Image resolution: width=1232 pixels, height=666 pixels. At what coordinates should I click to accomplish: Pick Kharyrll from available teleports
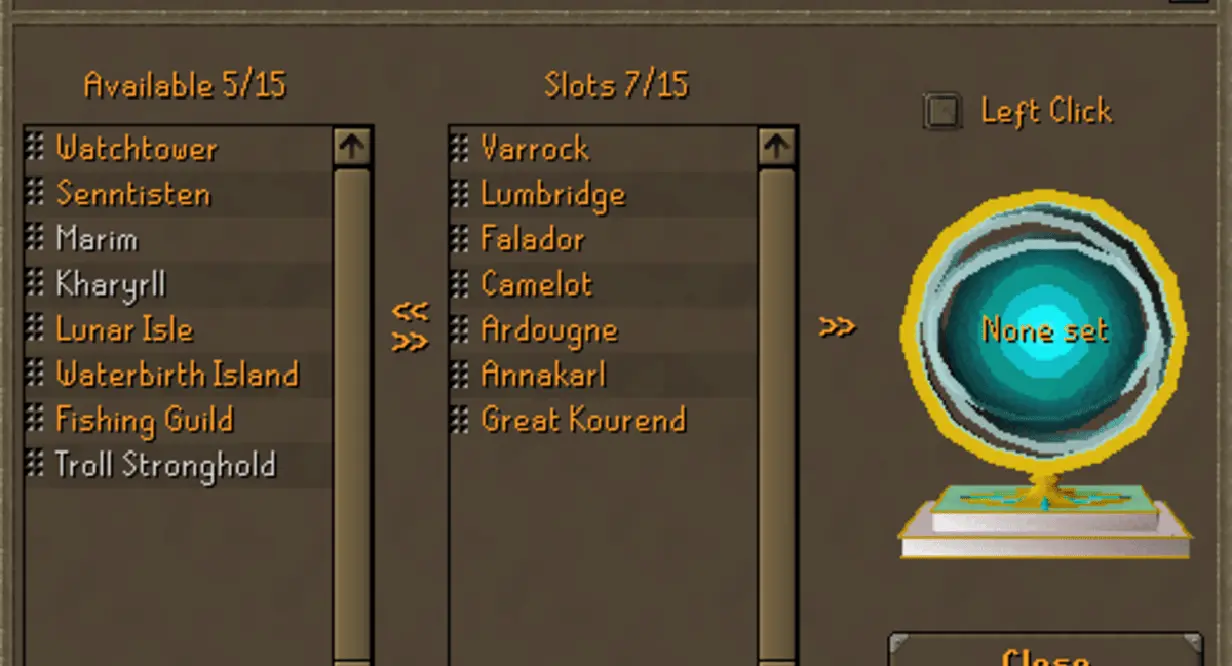tap(110, 285)
